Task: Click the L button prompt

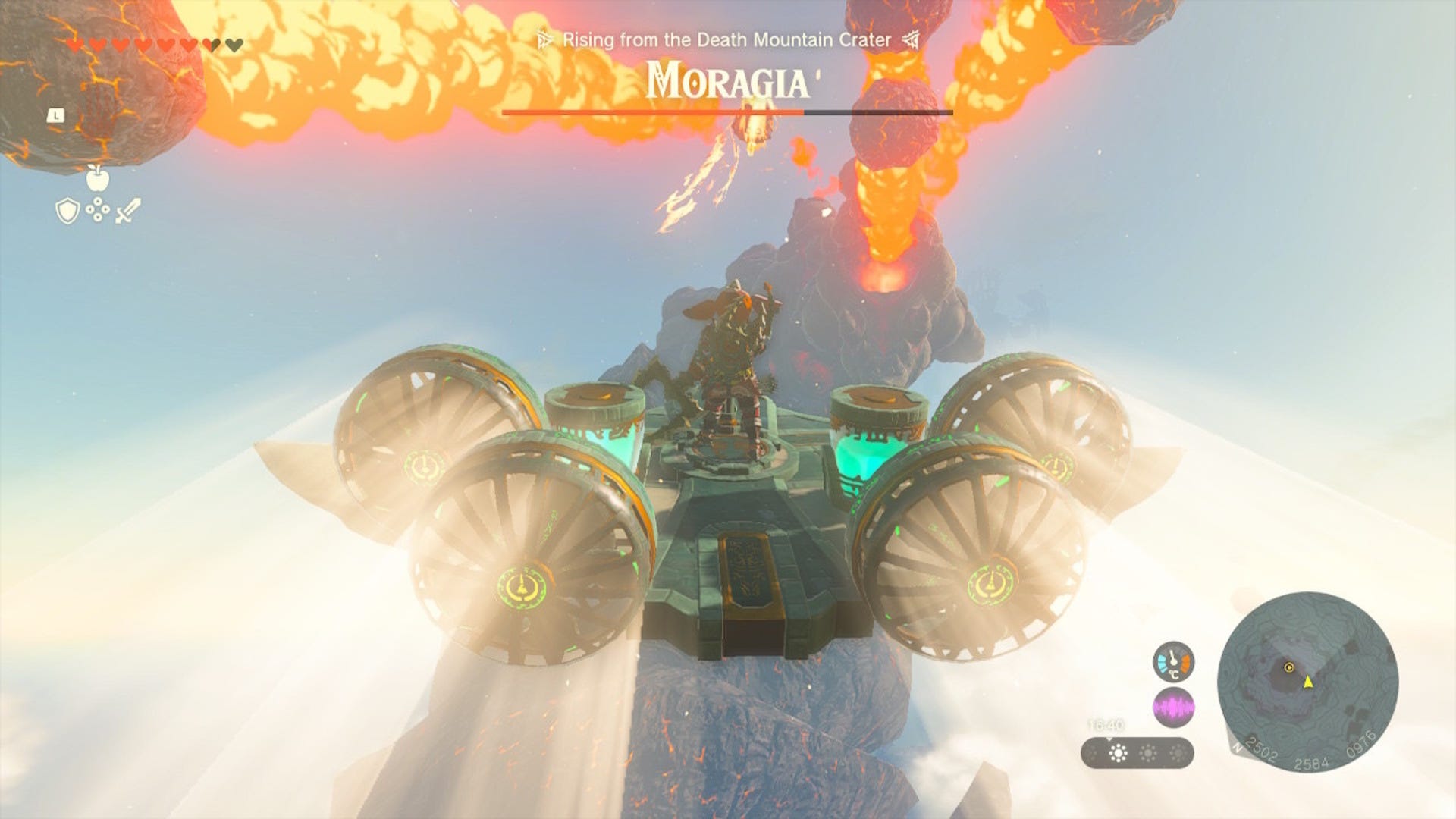Action: point(55,116)
